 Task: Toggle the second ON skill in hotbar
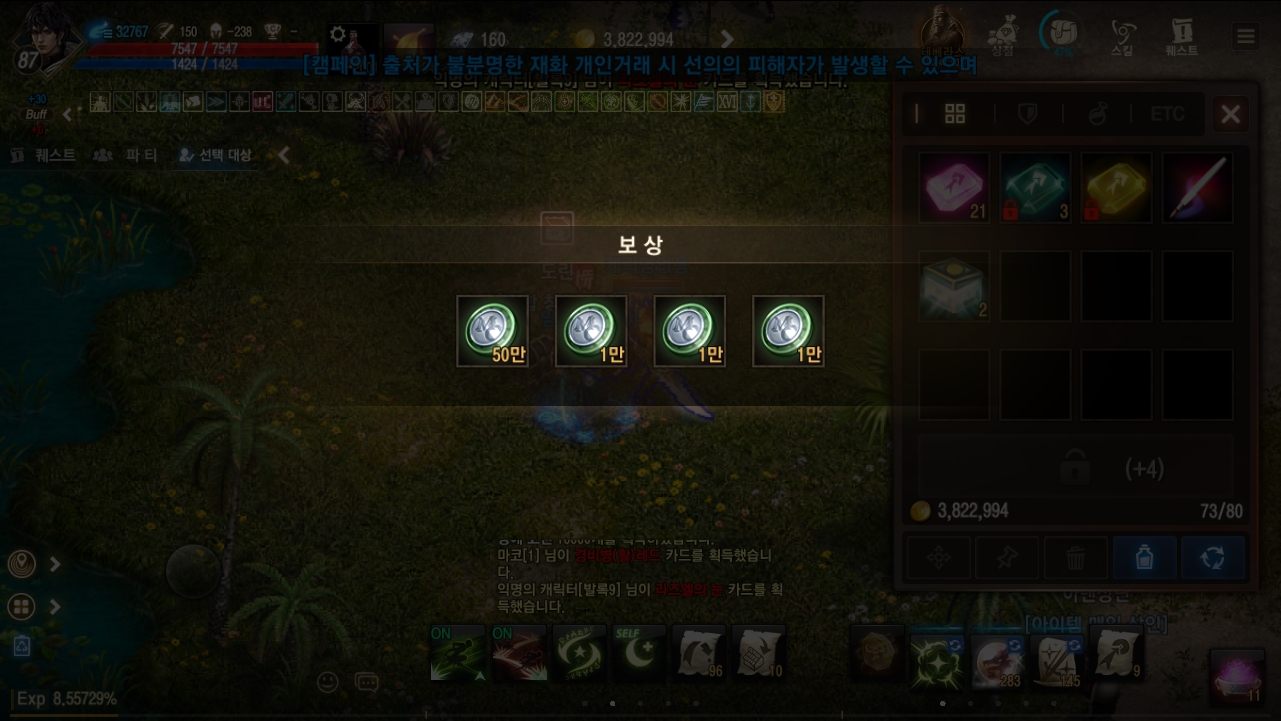click(518, 652)
